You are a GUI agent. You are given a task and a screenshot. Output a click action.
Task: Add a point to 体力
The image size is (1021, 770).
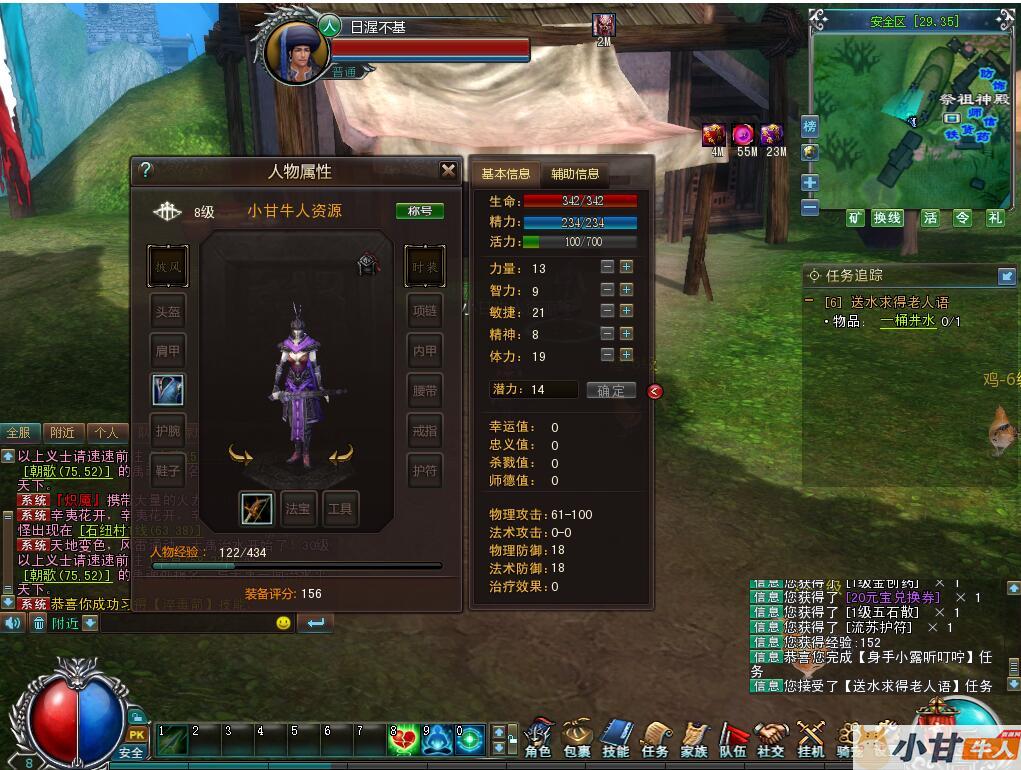626,355
